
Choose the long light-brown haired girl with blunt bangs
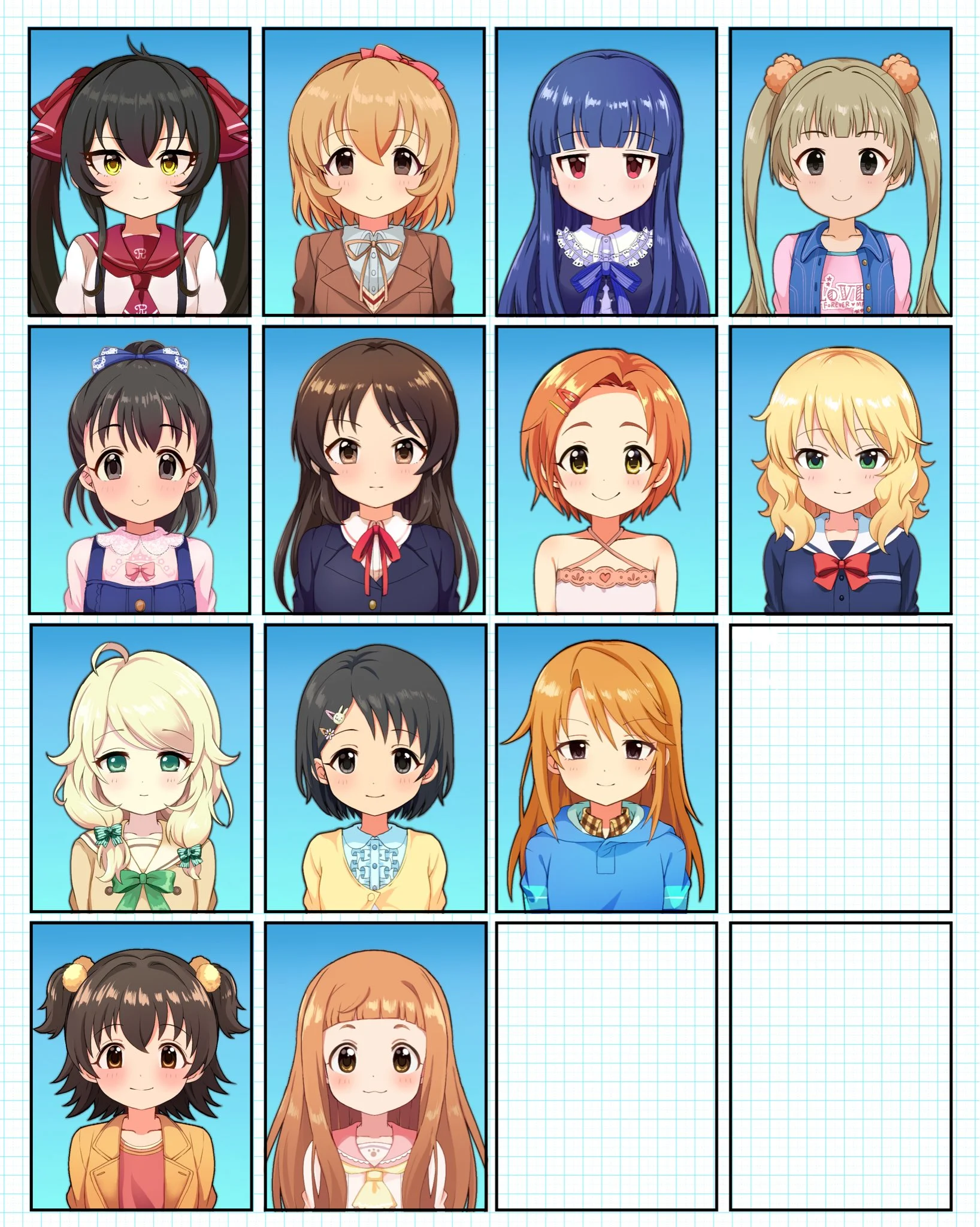375,1067
